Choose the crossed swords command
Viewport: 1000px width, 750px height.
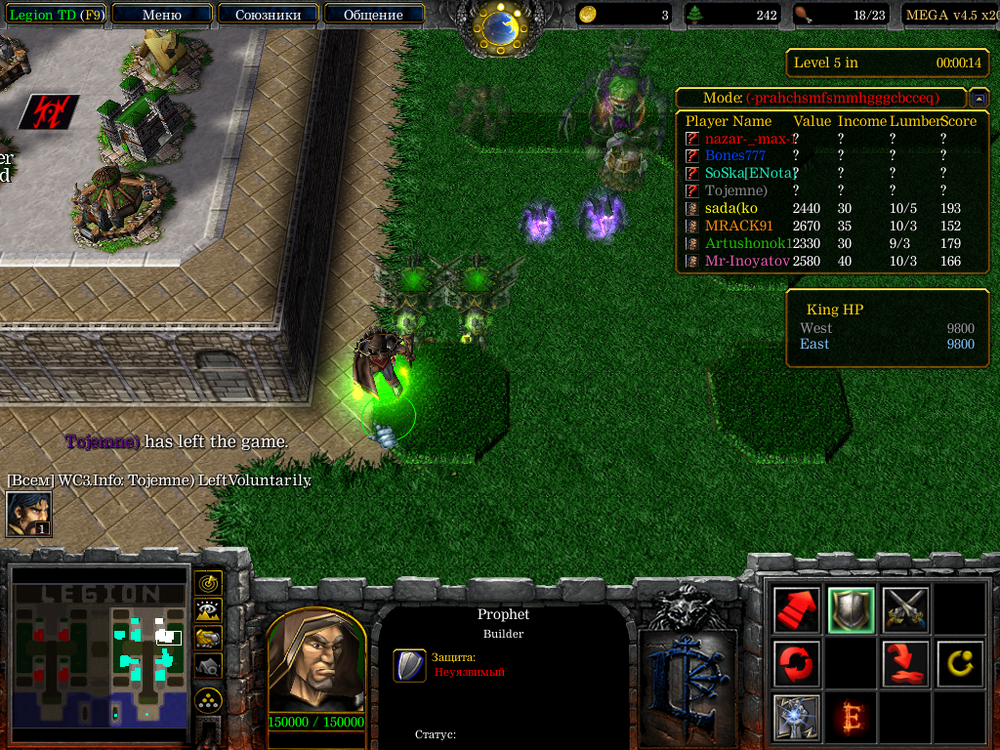click(x=906, y=608)
